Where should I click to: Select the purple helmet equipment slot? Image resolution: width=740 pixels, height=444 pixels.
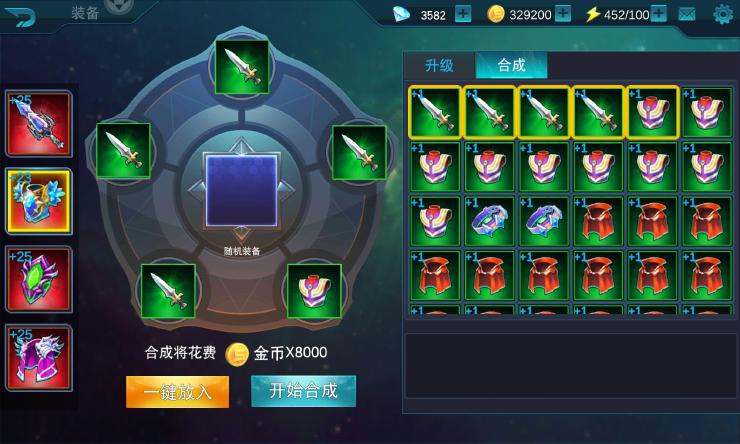pos(39,357)
